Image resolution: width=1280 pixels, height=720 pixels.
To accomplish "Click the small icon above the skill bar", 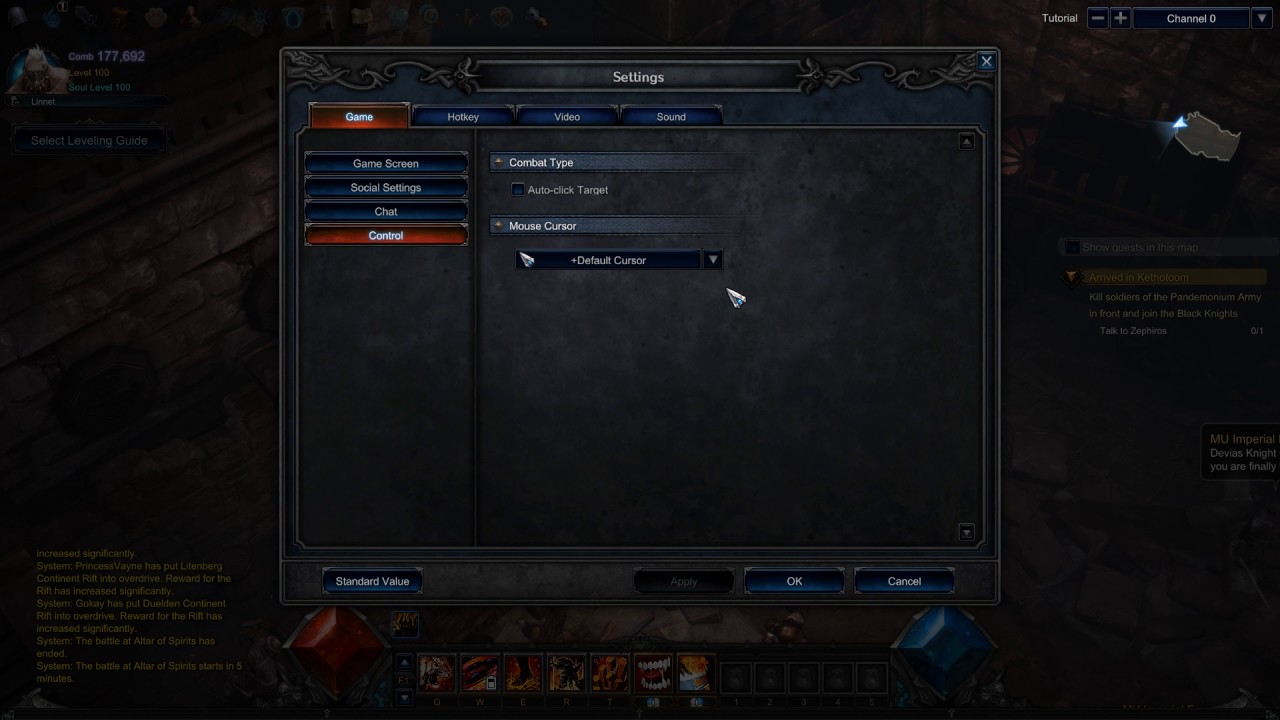I will [x=405, y=623].
